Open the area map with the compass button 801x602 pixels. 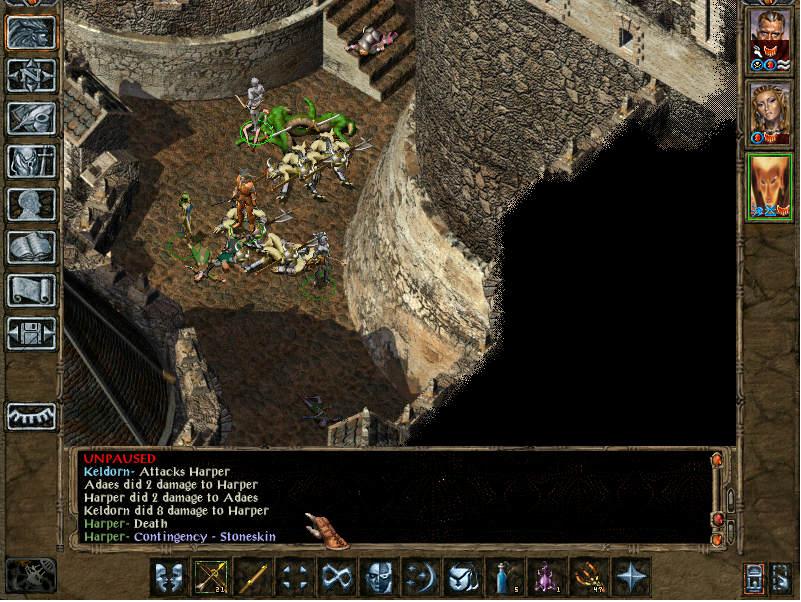pos(32,76)
